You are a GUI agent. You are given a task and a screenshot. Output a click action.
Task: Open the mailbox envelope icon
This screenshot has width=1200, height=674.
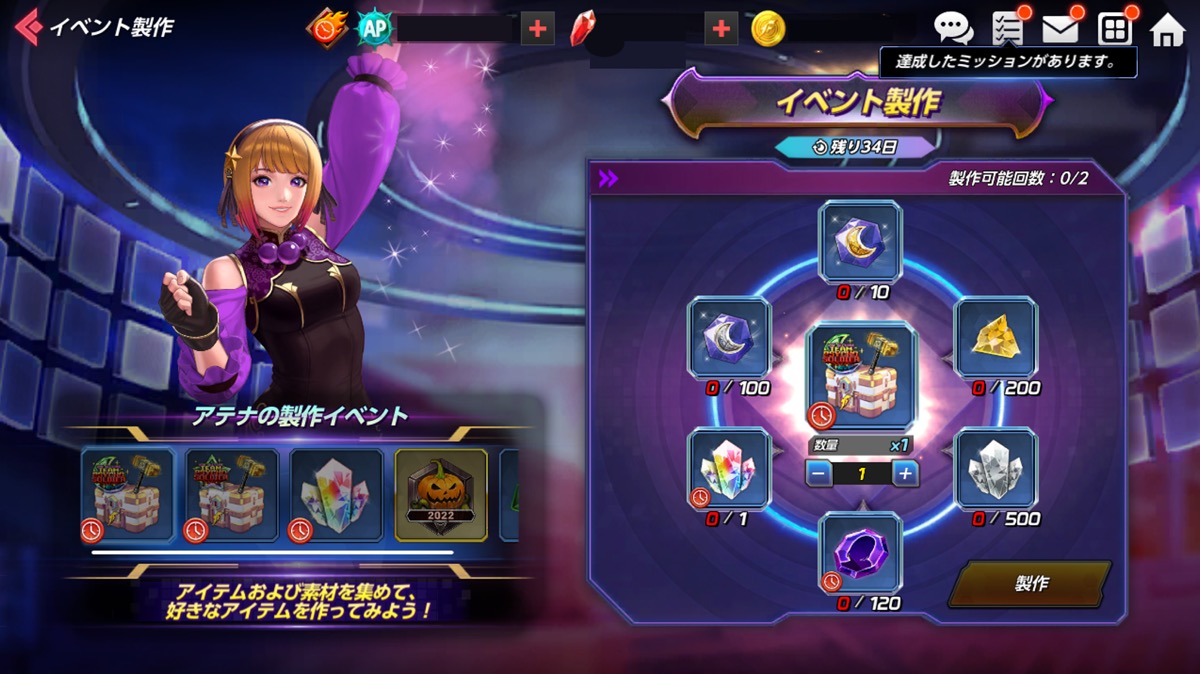click(1060, 29)
